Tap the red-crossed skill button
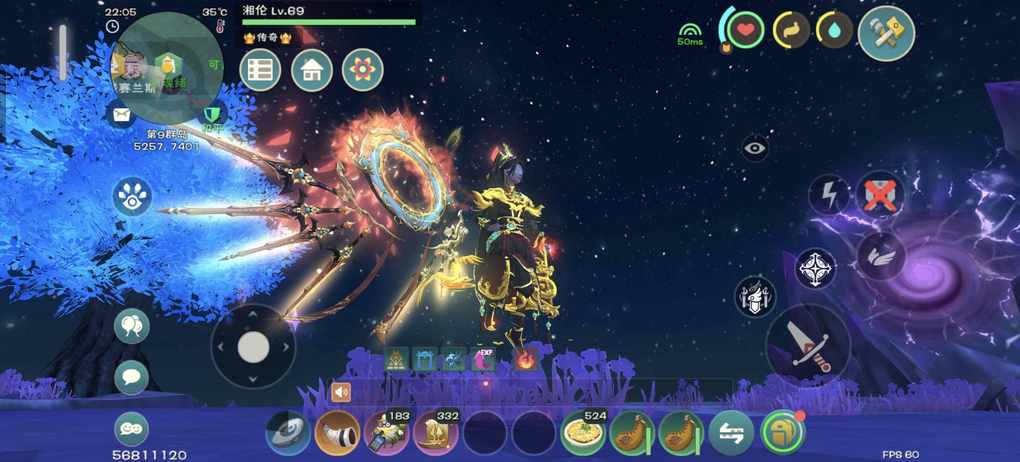The width and height of the screenshot is (1020, 462). tap(880, 195)
